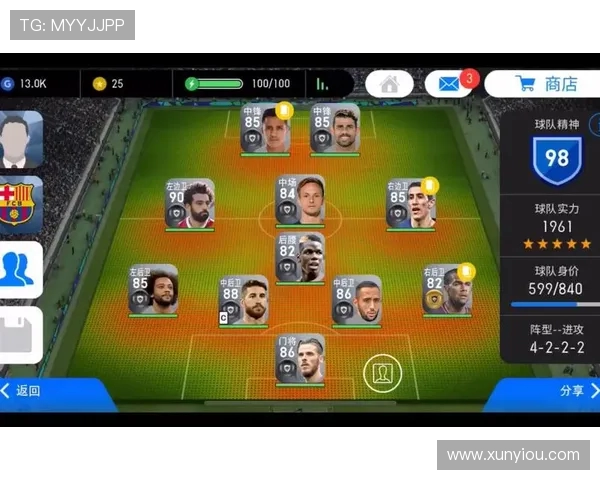Screen dimensions: 600x480
Task: Select the 门将 86 goalkeeper card
Action: [x=301, y=358]
